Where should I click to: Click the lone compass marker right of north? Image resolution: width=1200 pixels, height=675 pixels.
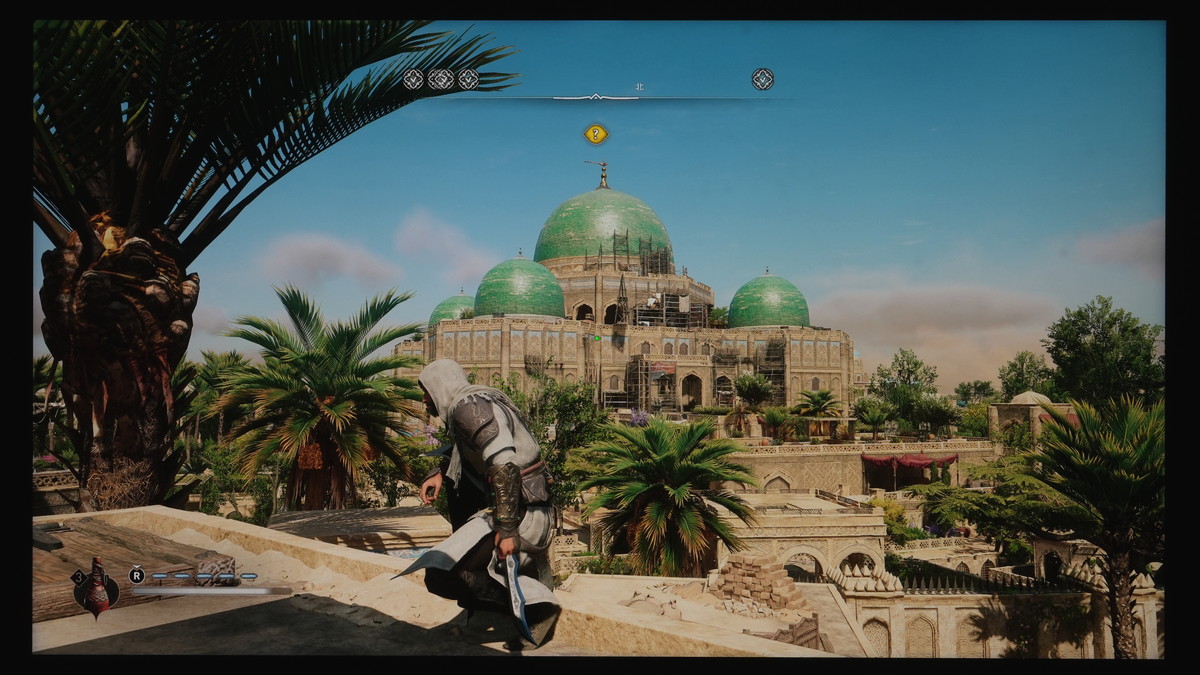tap(762, 79)
